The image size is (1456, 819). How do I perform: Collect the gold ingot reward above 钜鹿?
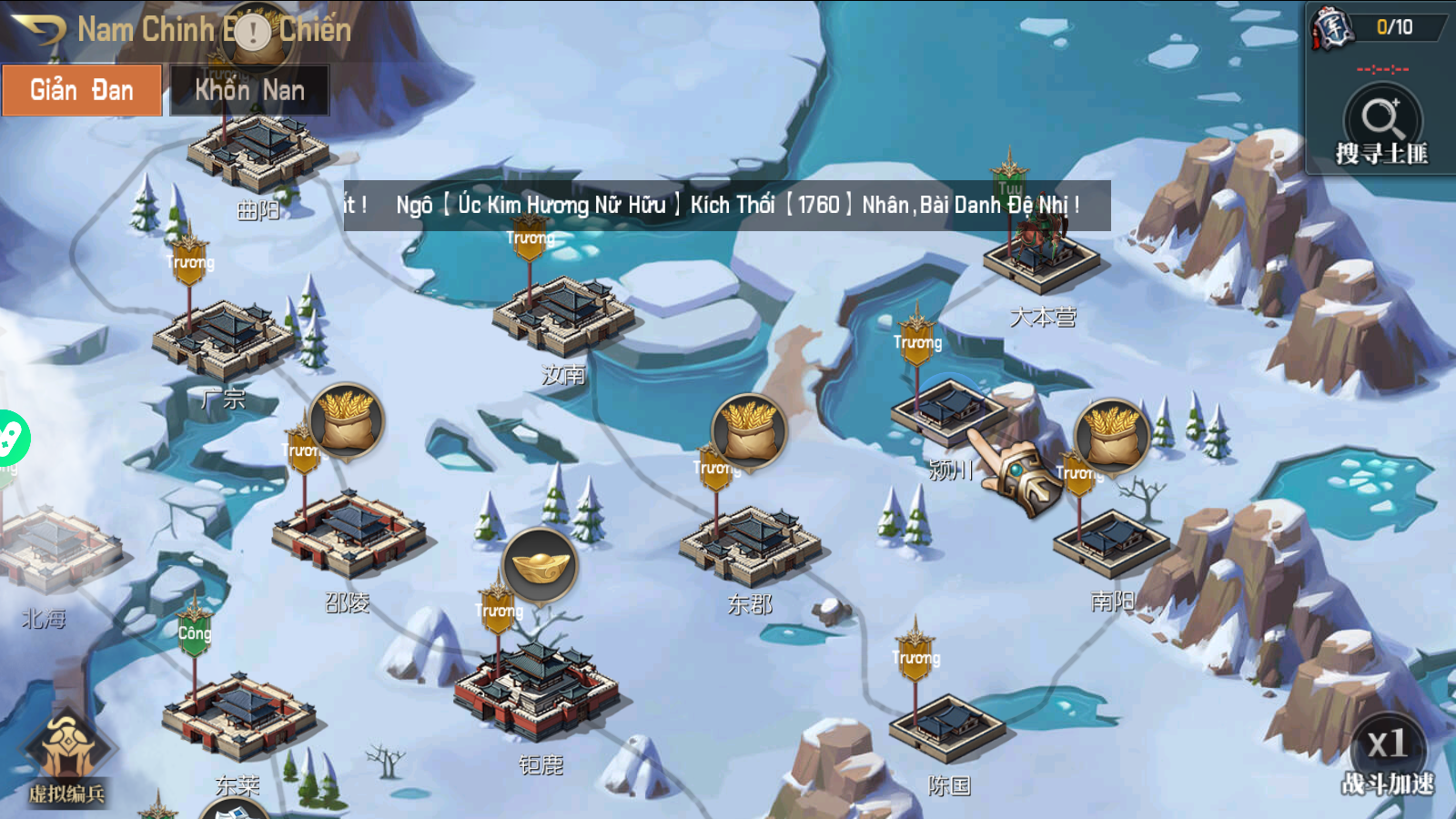click(541, 566)
